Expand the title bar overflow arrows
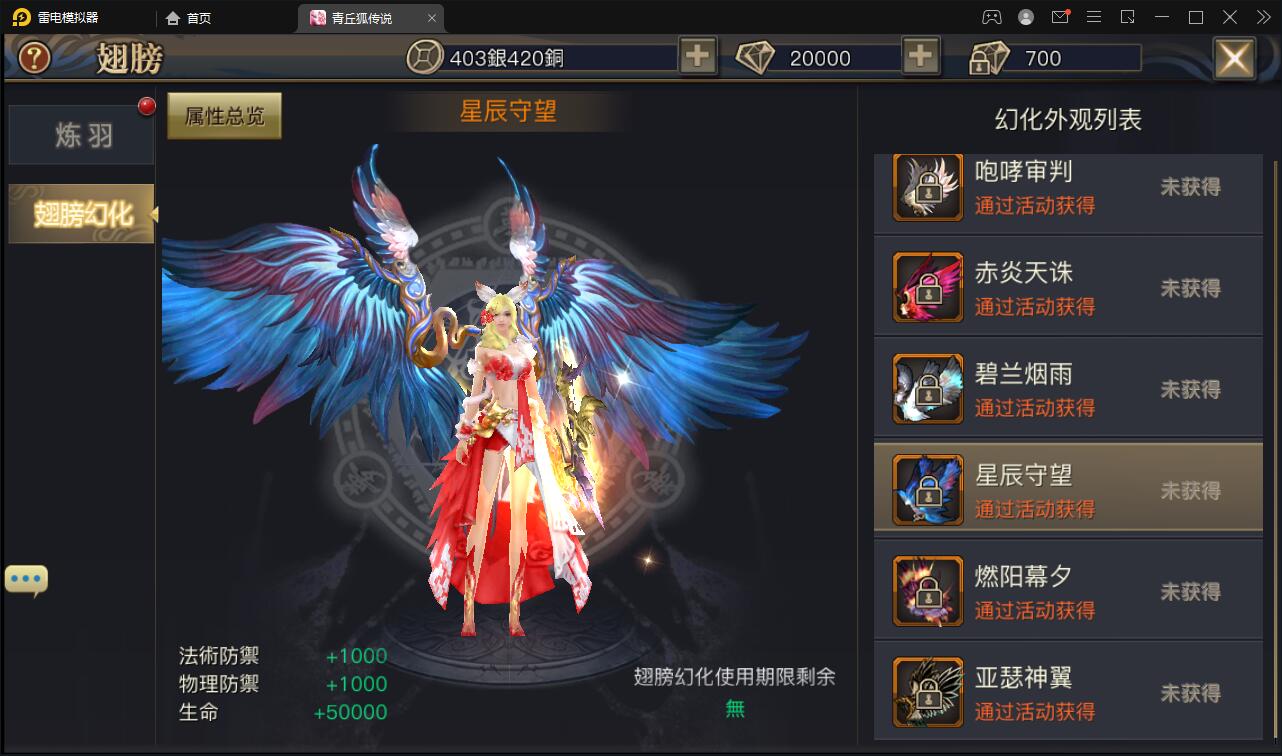 click(x=1262, y=16)
